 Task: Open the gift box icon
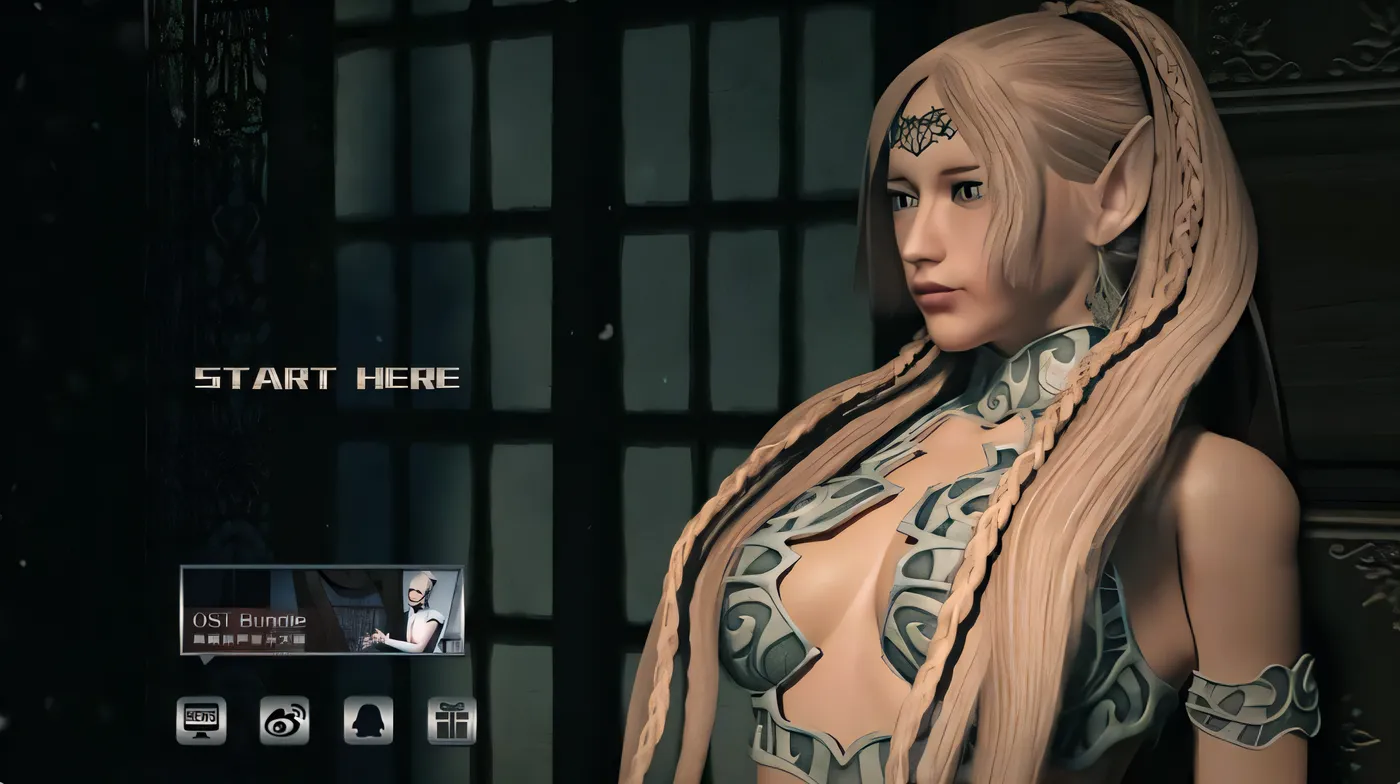(x=452, y=720)
